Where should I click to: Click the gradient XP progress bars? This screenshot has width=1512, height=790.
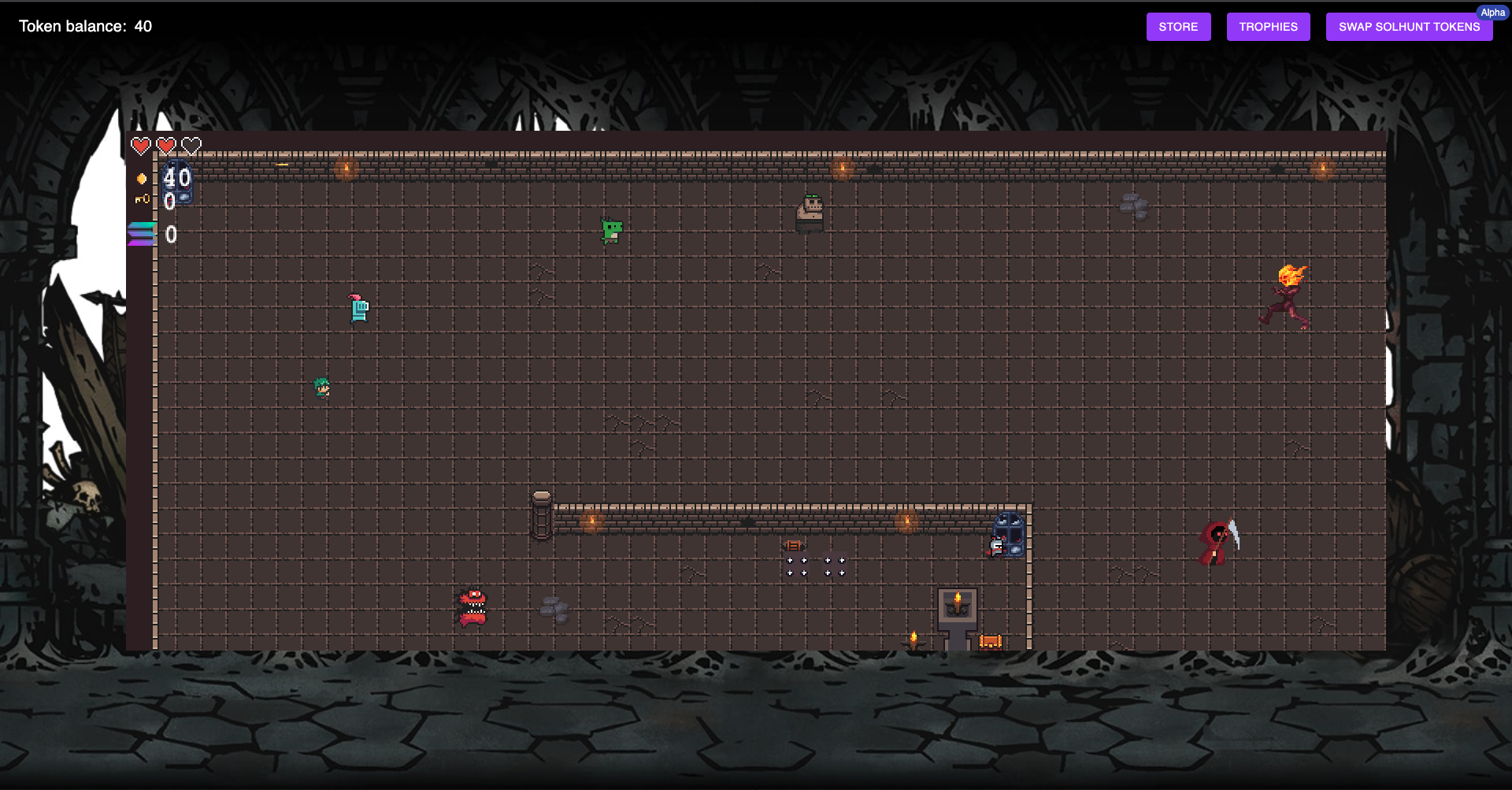(x=140, y=233)
